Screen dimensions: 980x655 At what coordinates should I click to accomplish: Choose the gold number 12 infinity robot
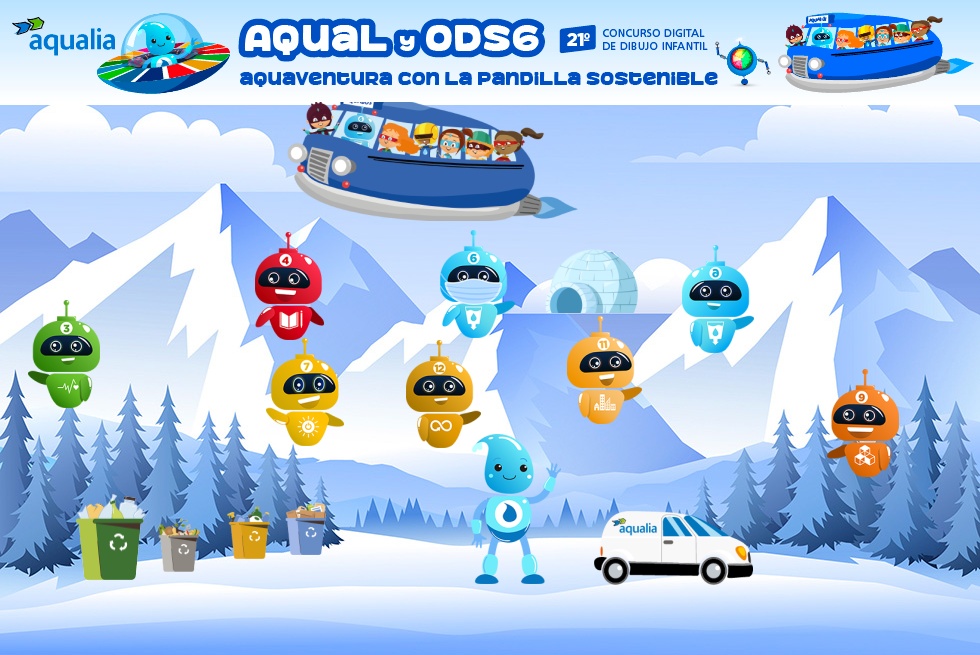pyautogui.click(x=440, y=395)
